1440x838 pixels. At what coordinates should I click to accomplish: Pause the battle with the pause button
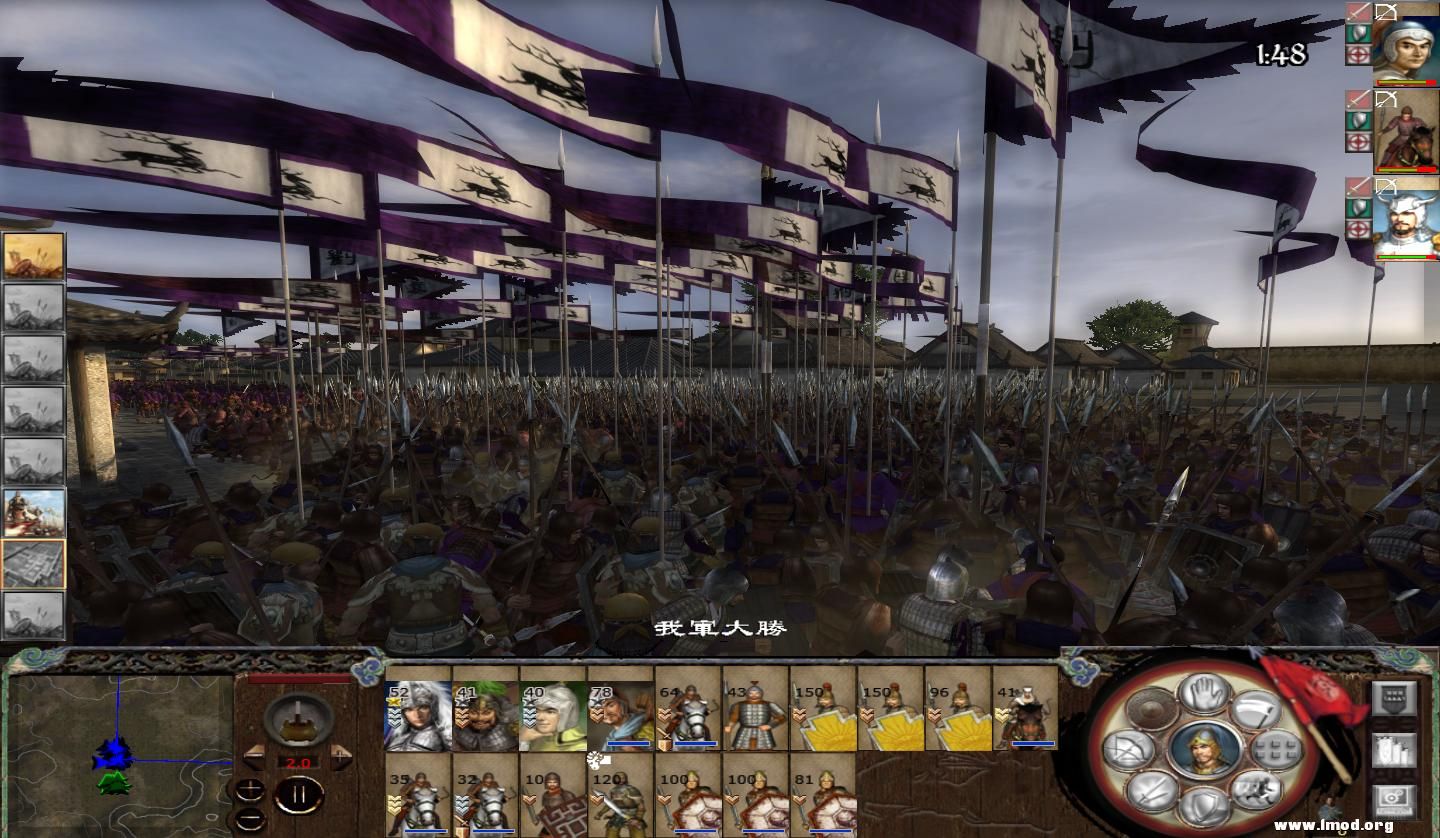pyautogui.click(x=297, y=796)
